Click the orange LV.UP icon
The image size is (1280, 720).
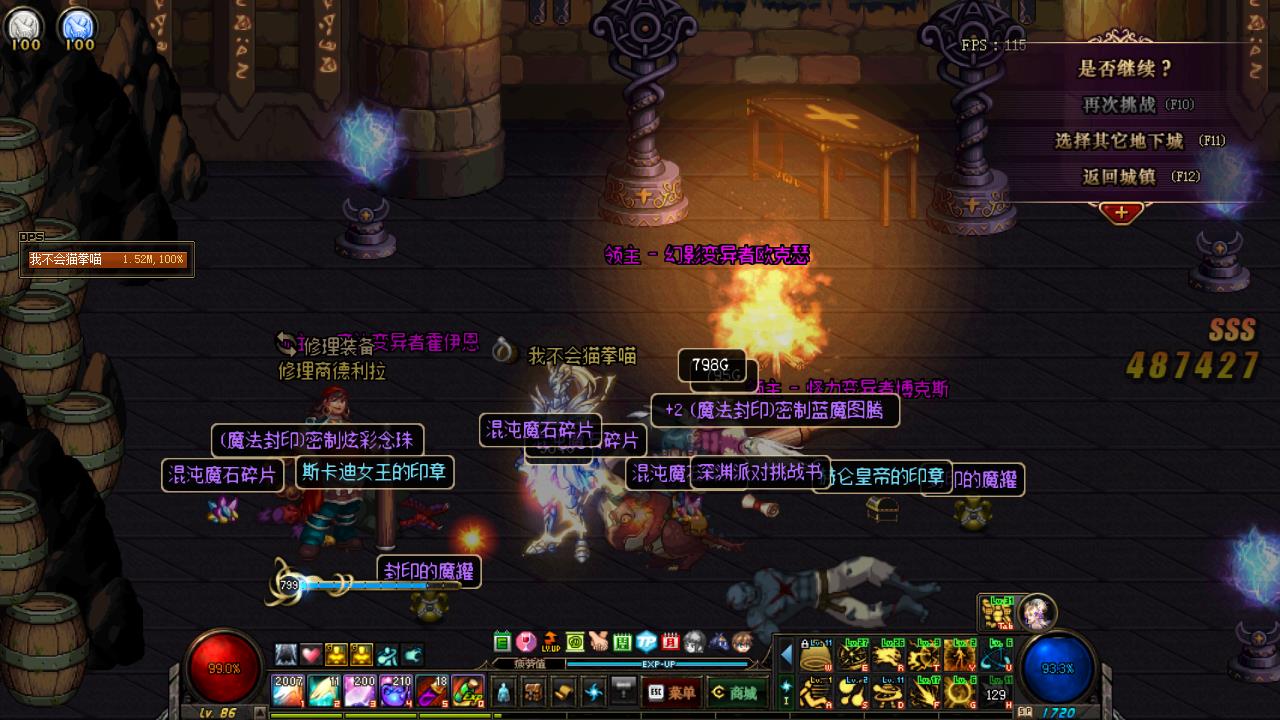coord(550,642)
